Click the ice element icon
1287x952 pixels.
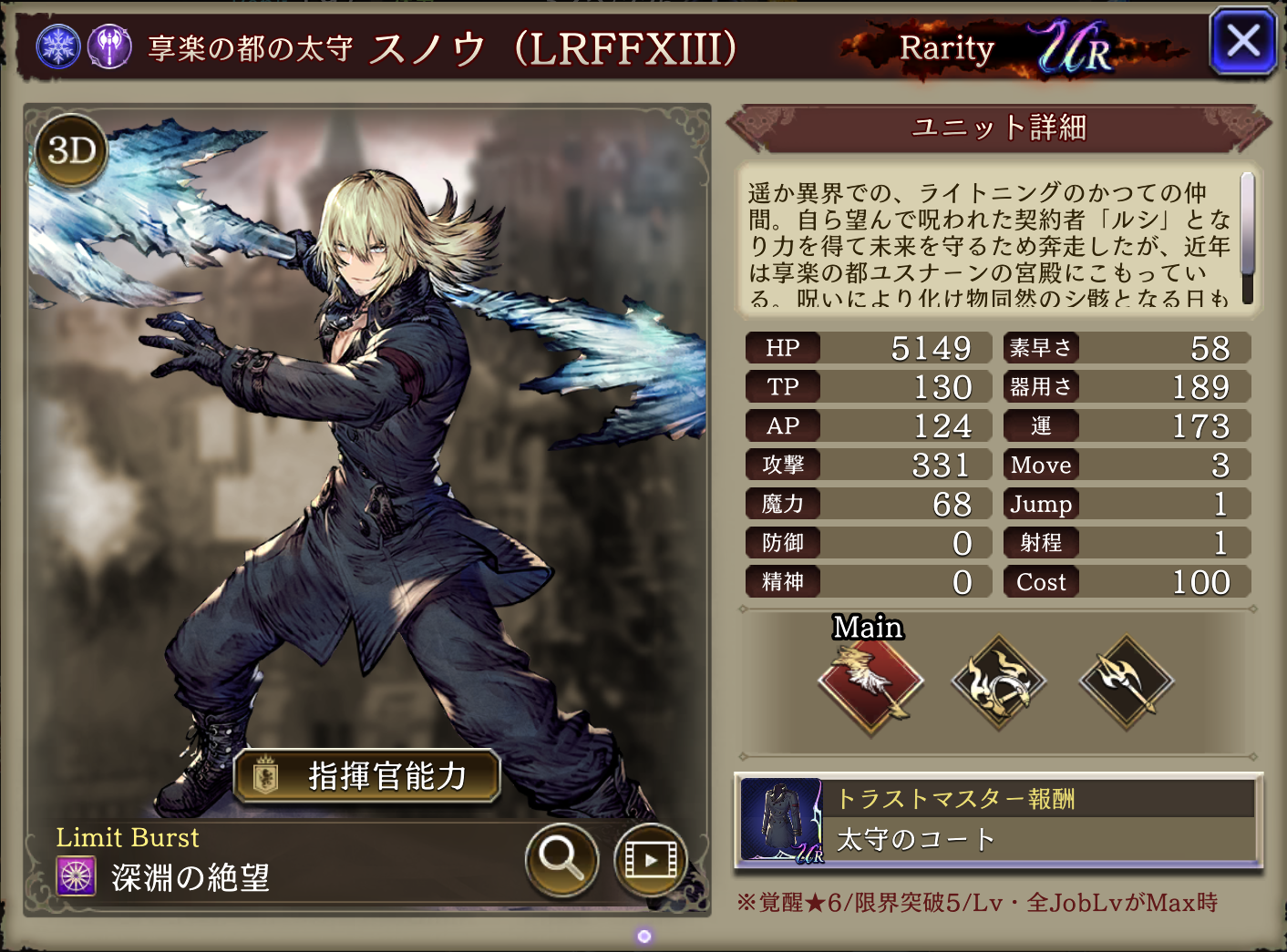[58, 46]
